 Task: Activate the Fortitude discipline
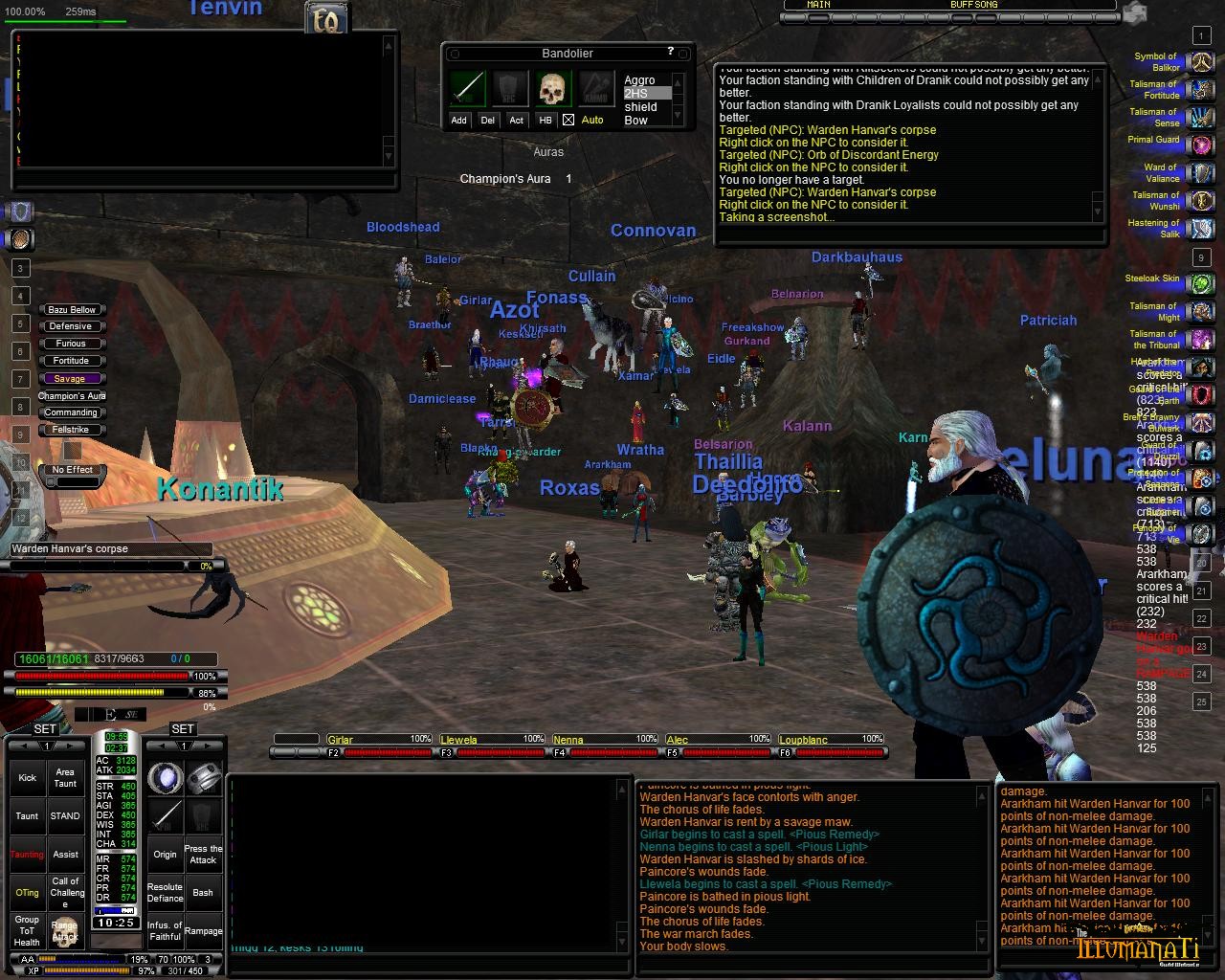72,361
